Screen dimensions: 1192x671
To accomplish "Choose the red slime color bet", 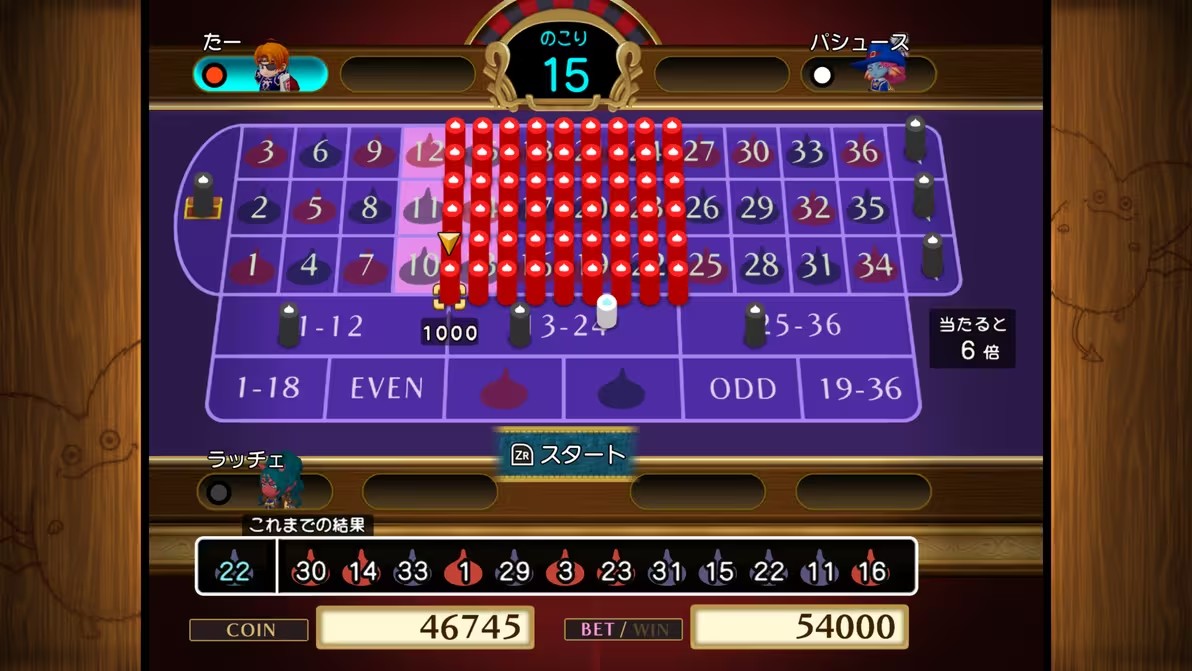I will click(x=504, y=388).
